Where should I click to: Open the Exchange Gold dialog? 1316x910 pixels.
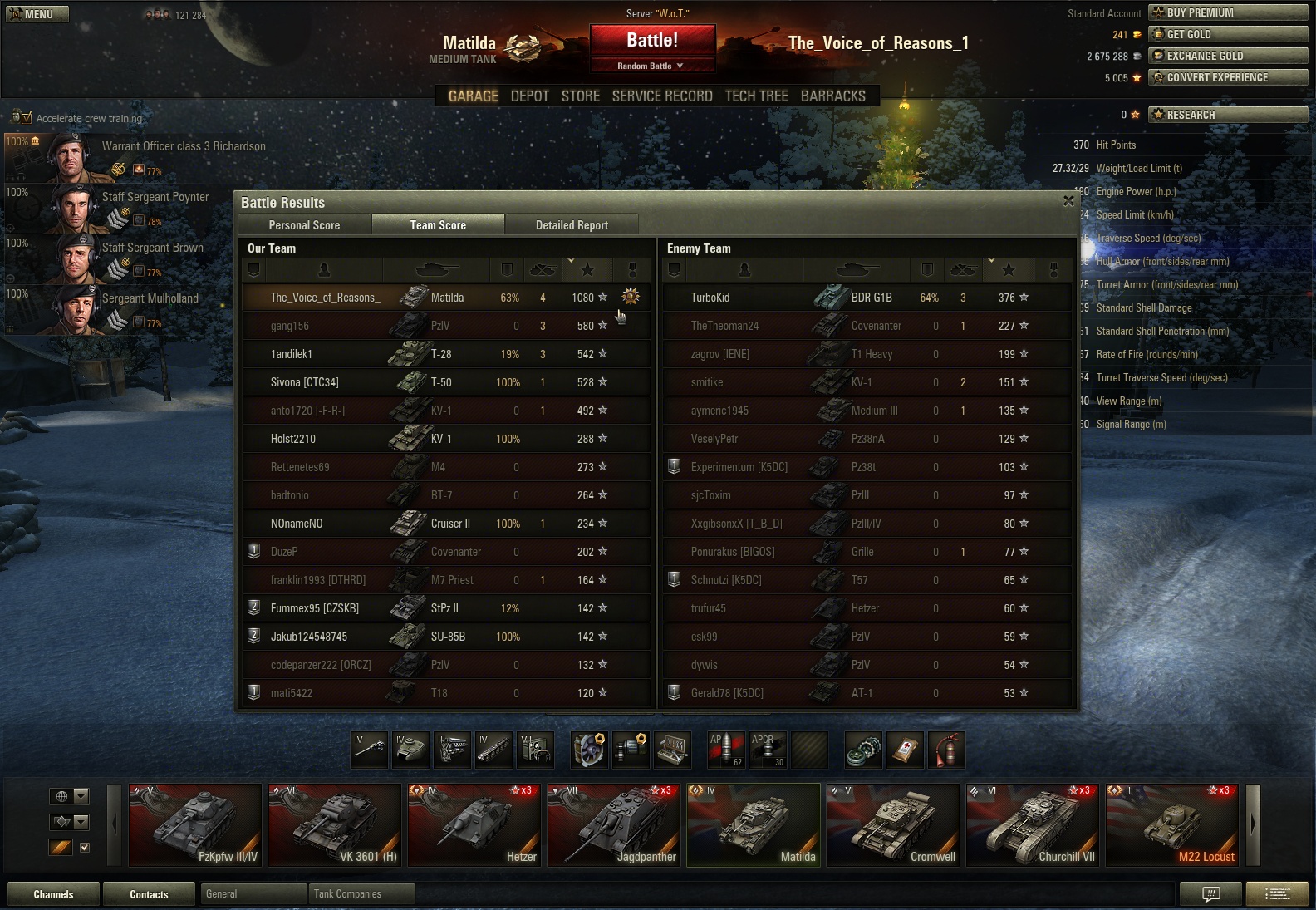(x=1227, y=56)
